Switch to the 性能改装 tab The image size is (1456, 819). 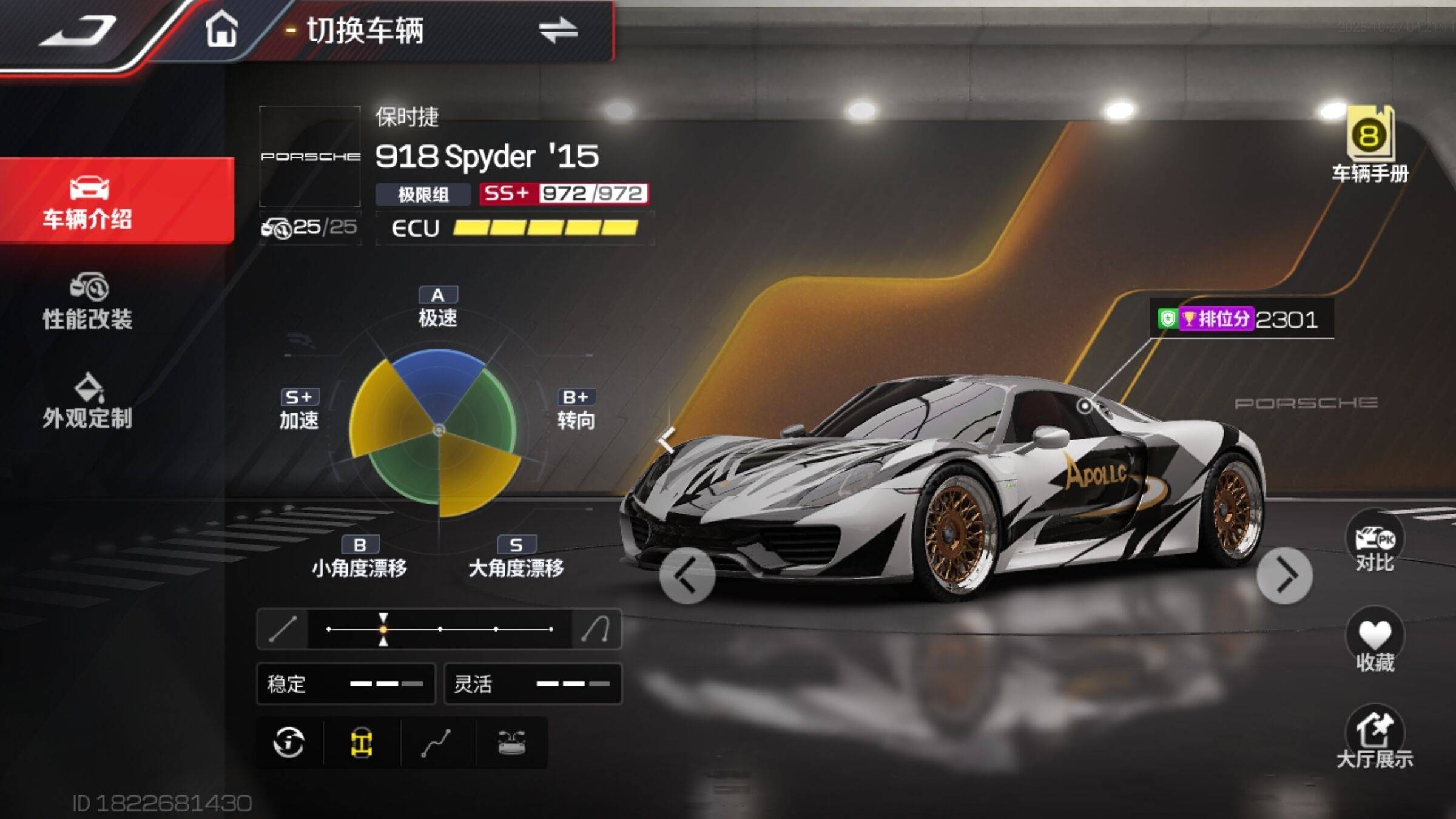(88, 302)
